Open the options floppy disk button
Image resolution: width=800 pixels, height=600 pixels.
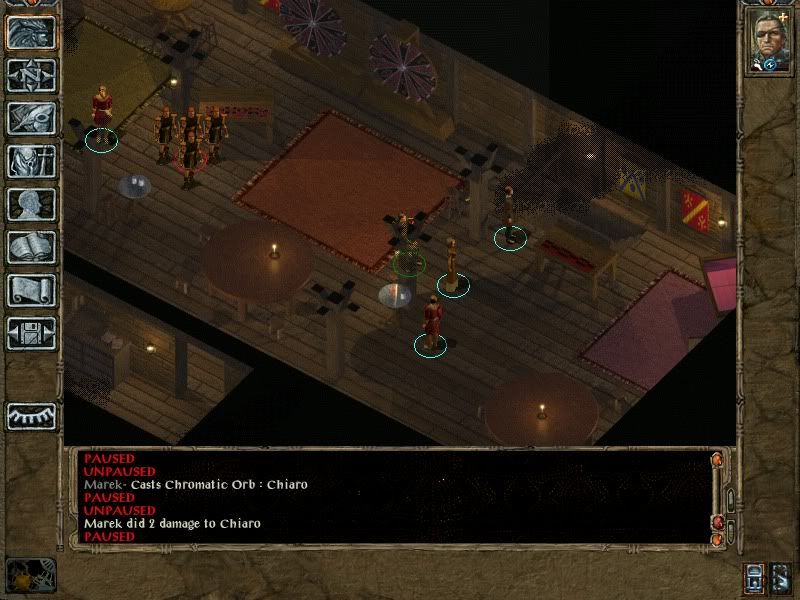tap(31, 333)
